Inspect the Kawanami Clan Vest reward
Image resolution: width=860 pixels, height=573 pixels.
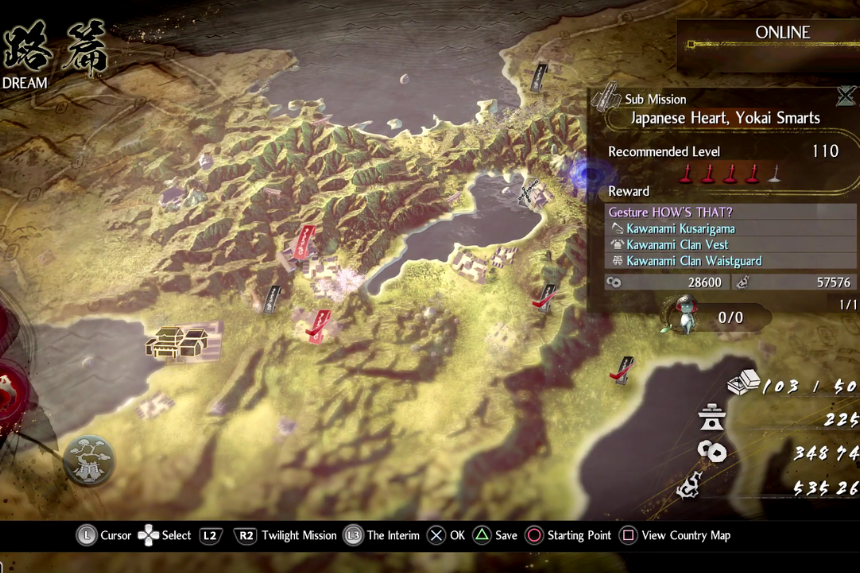coord(677,245)
